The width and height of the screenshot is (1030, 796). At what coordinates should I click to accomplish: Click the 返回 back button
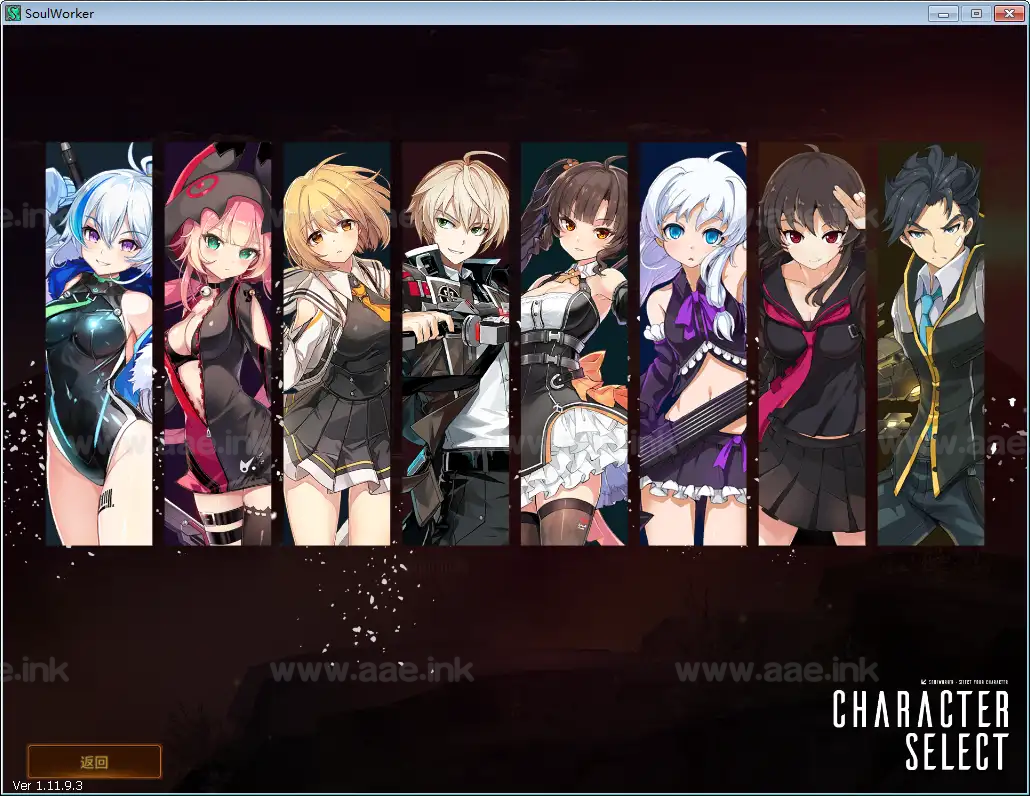point(94,761)
